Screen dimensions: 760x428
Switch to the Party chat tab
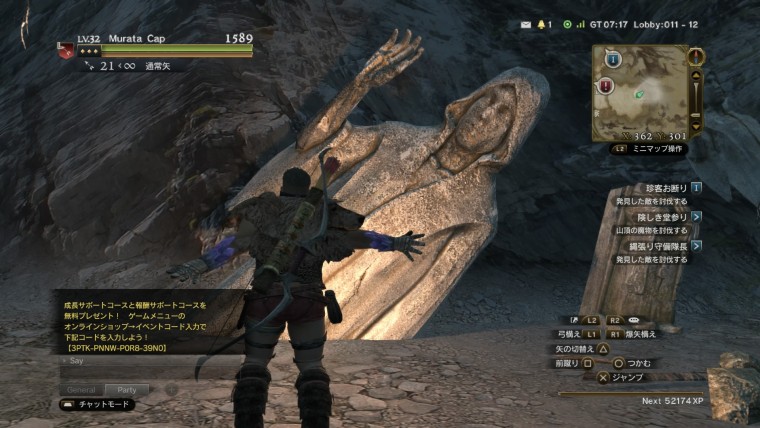[x=126, y=389]
